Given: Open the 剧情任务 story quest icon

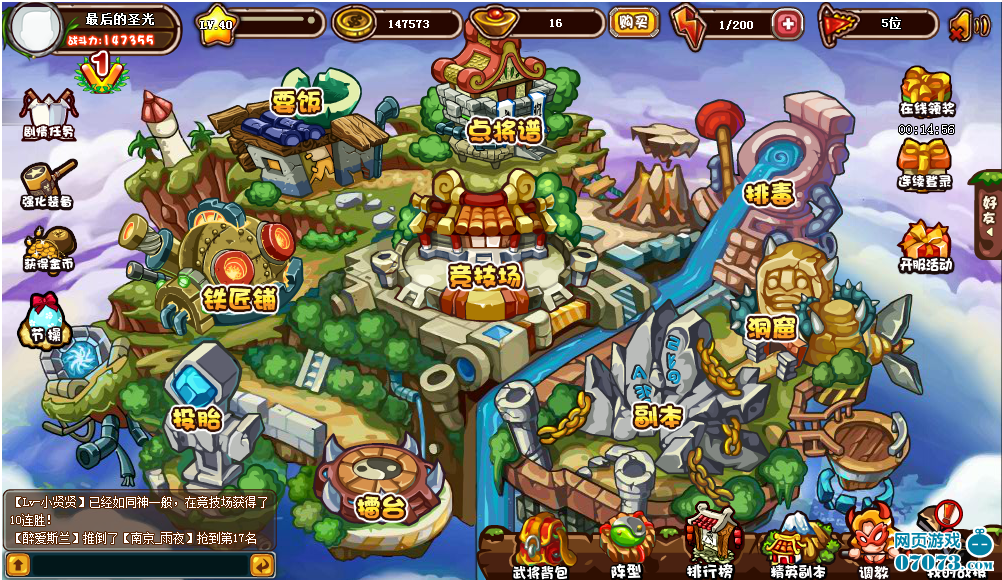Looking at the screenshot, I should [47, 112].
